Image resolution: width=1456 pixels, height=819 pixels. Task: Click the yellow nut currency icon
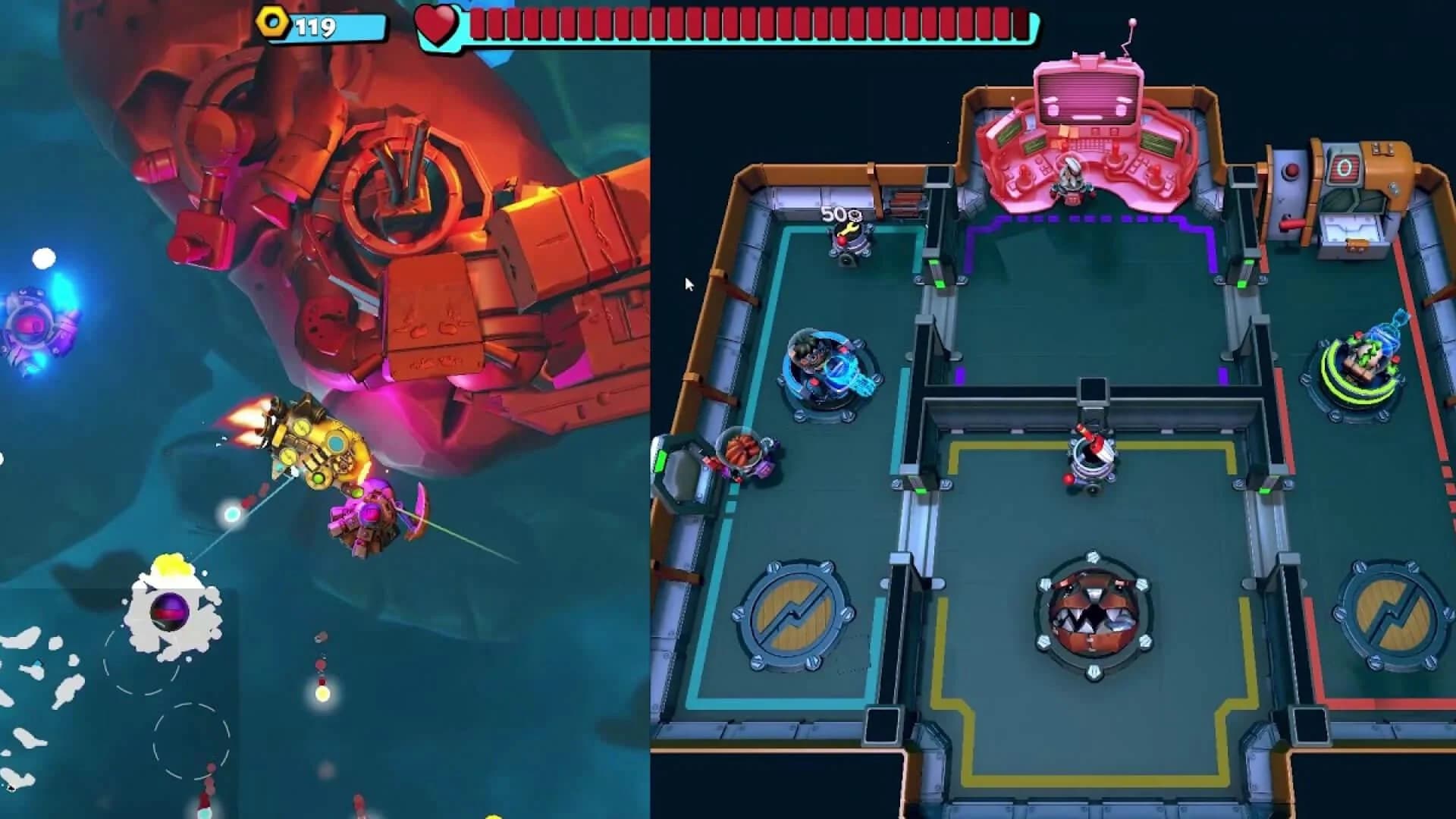(x=272, y=24)
